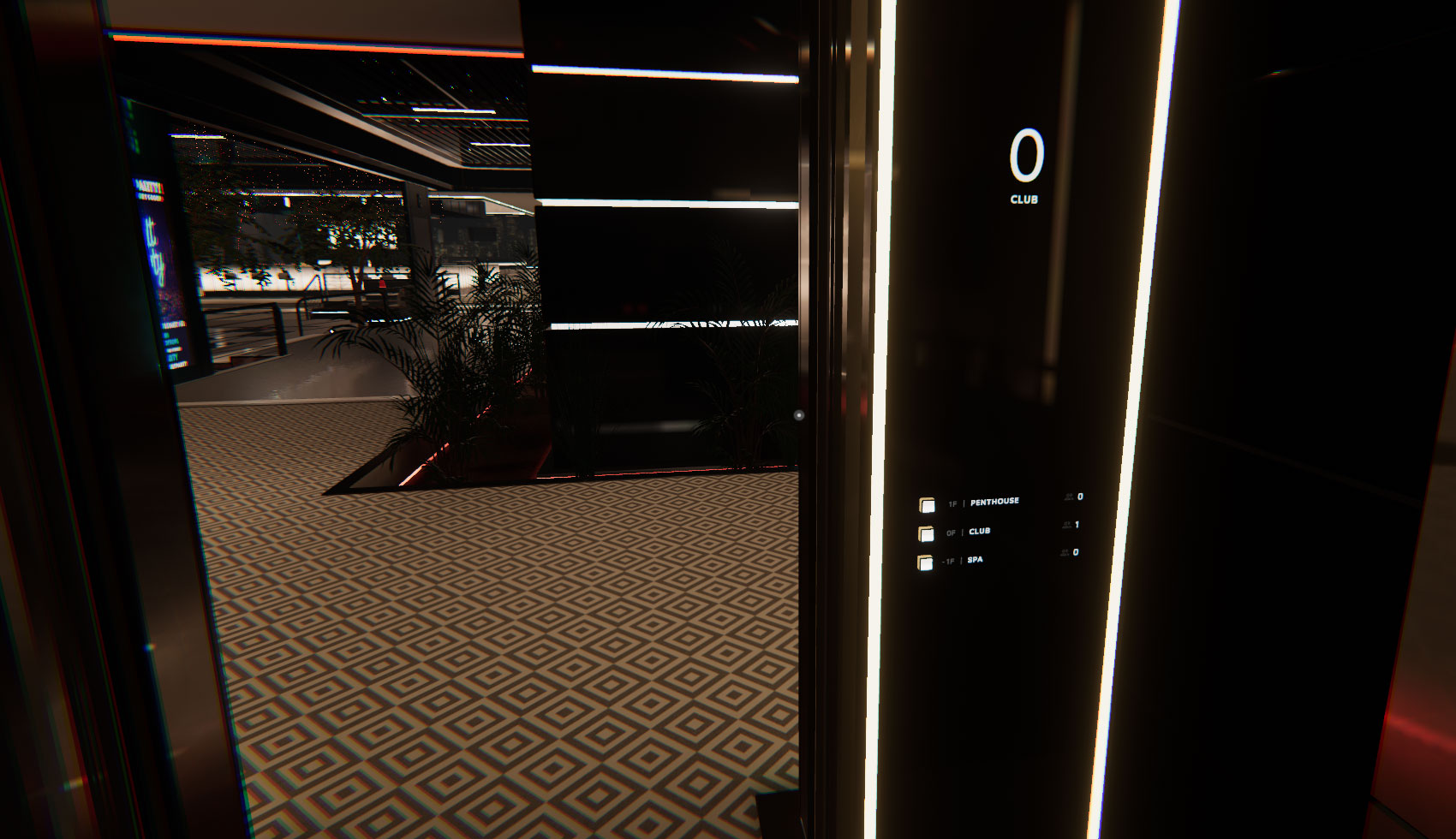Click the occupancy person icon beside PENTHOUSE
This screenshot has width=1456, height=839.
1068,497
